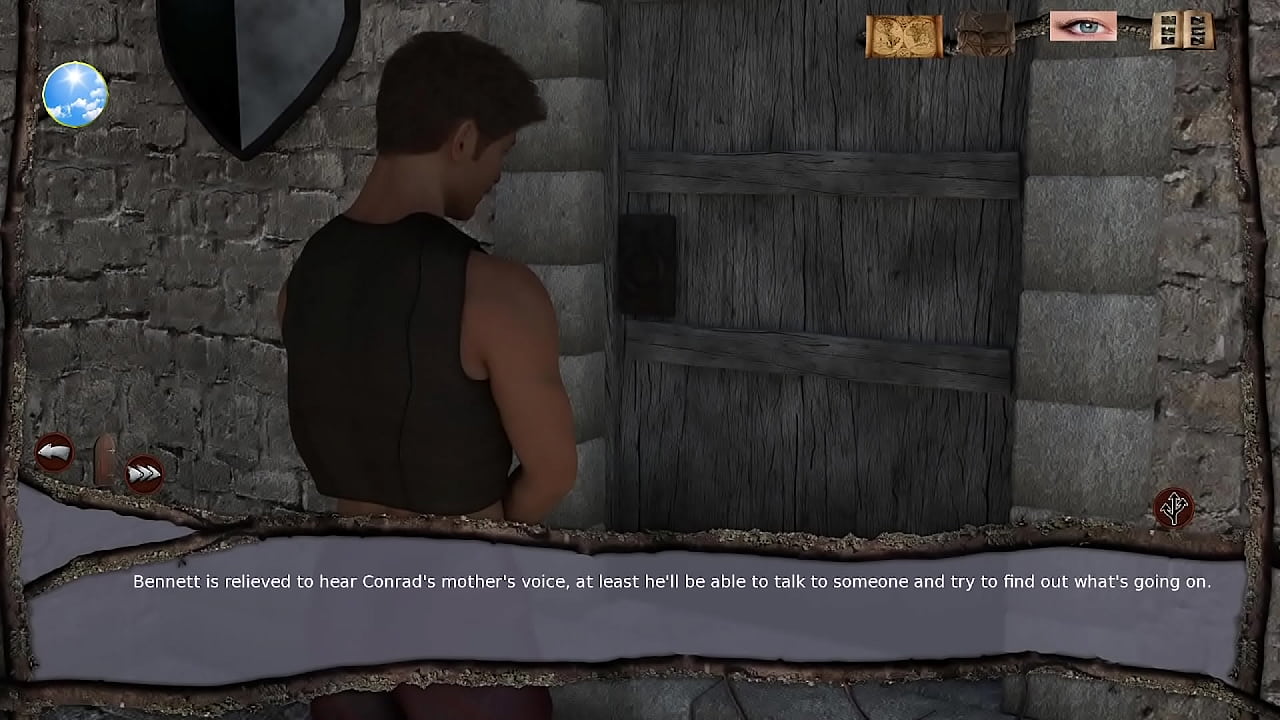
Task: Expand the journal pages spread
Action: click(x=1181, y=30)
